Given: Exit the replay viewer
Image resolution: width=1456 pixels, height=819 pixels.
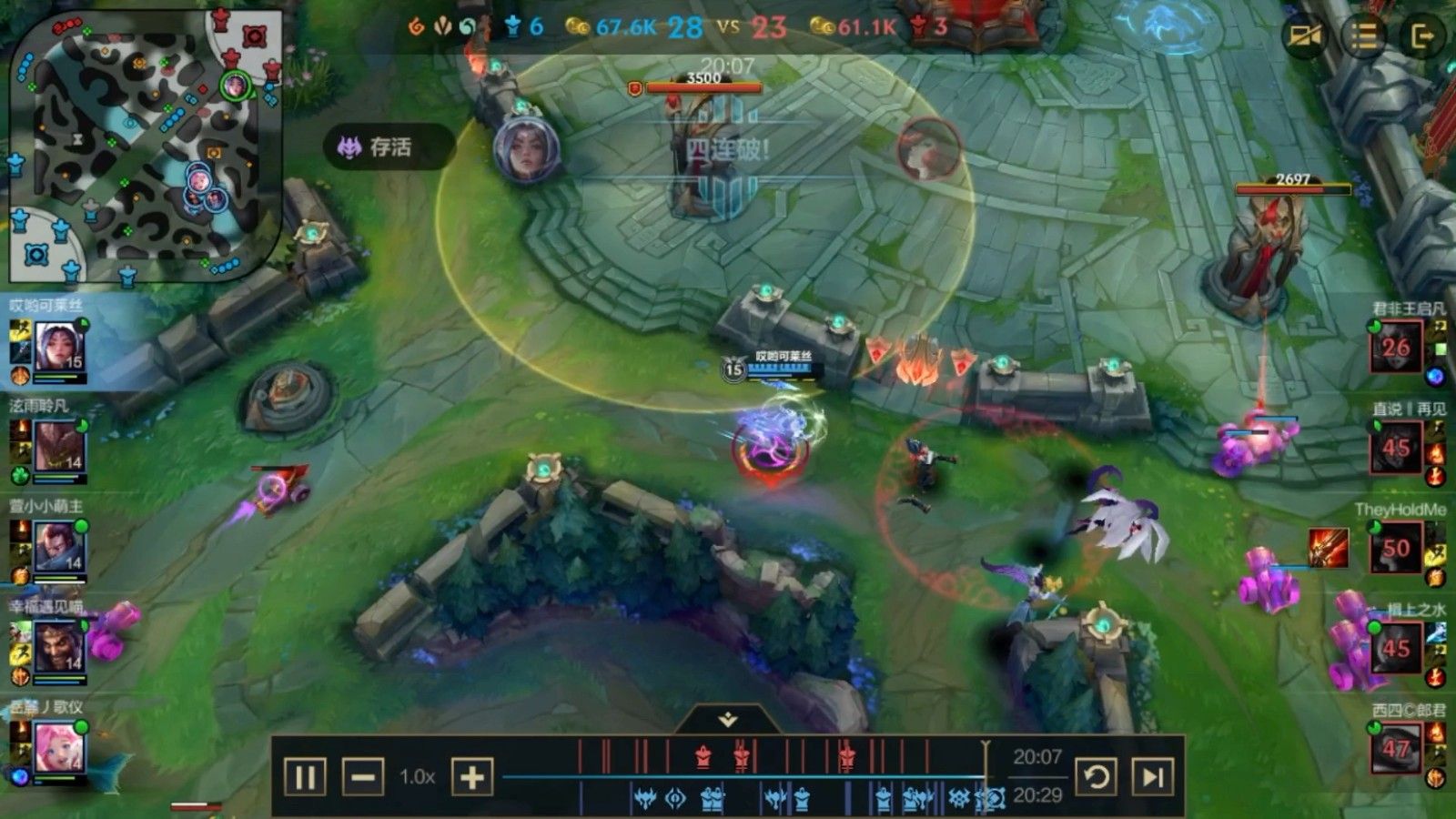Looking at the screenshot, I should [x=1421, y=36].
